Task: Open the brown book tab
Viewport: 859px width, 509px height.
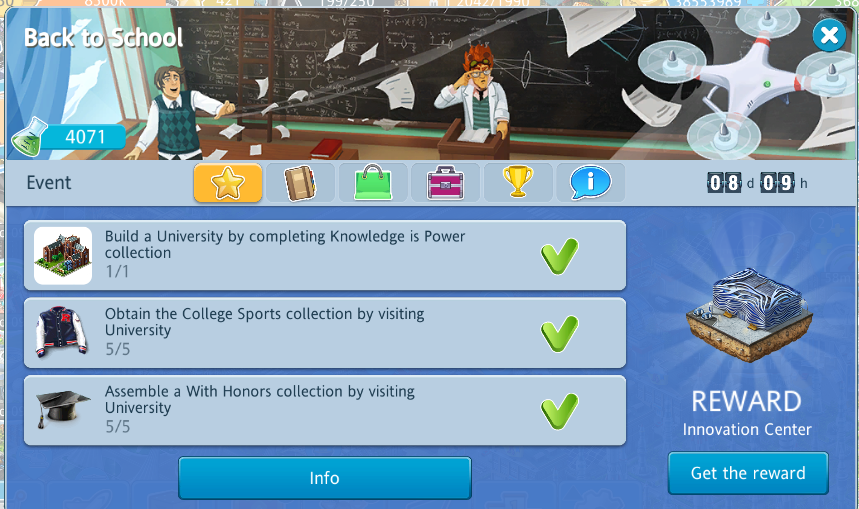Action: 300,183
